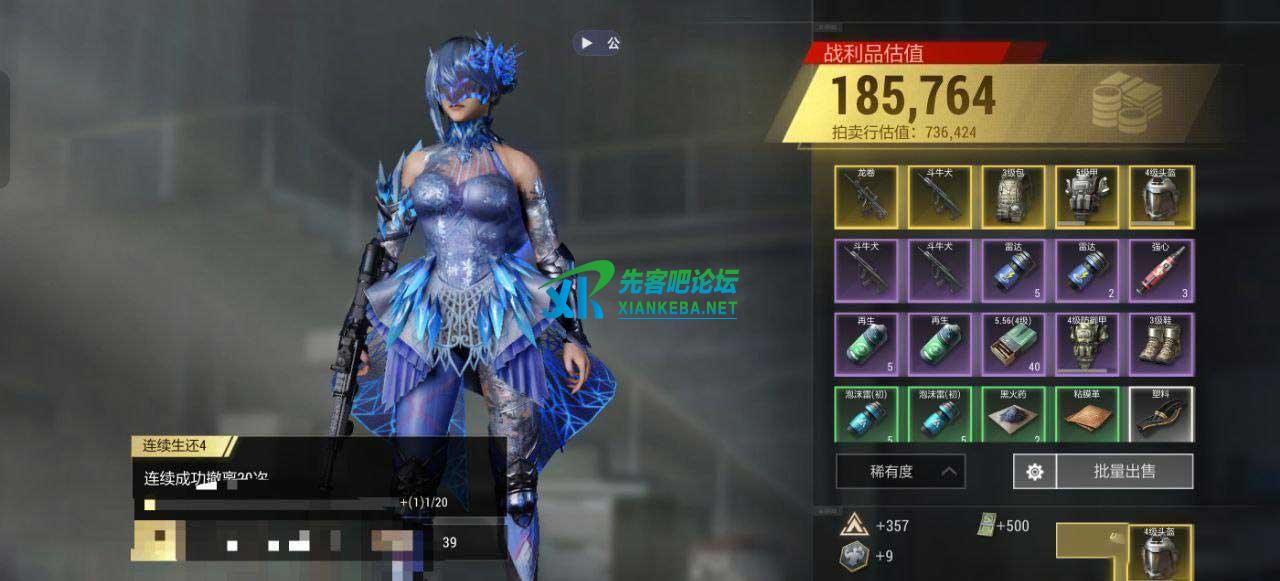The image size is (1280, 581).
Task: Choose the 3级包 backpack item
Action: 1013,198
